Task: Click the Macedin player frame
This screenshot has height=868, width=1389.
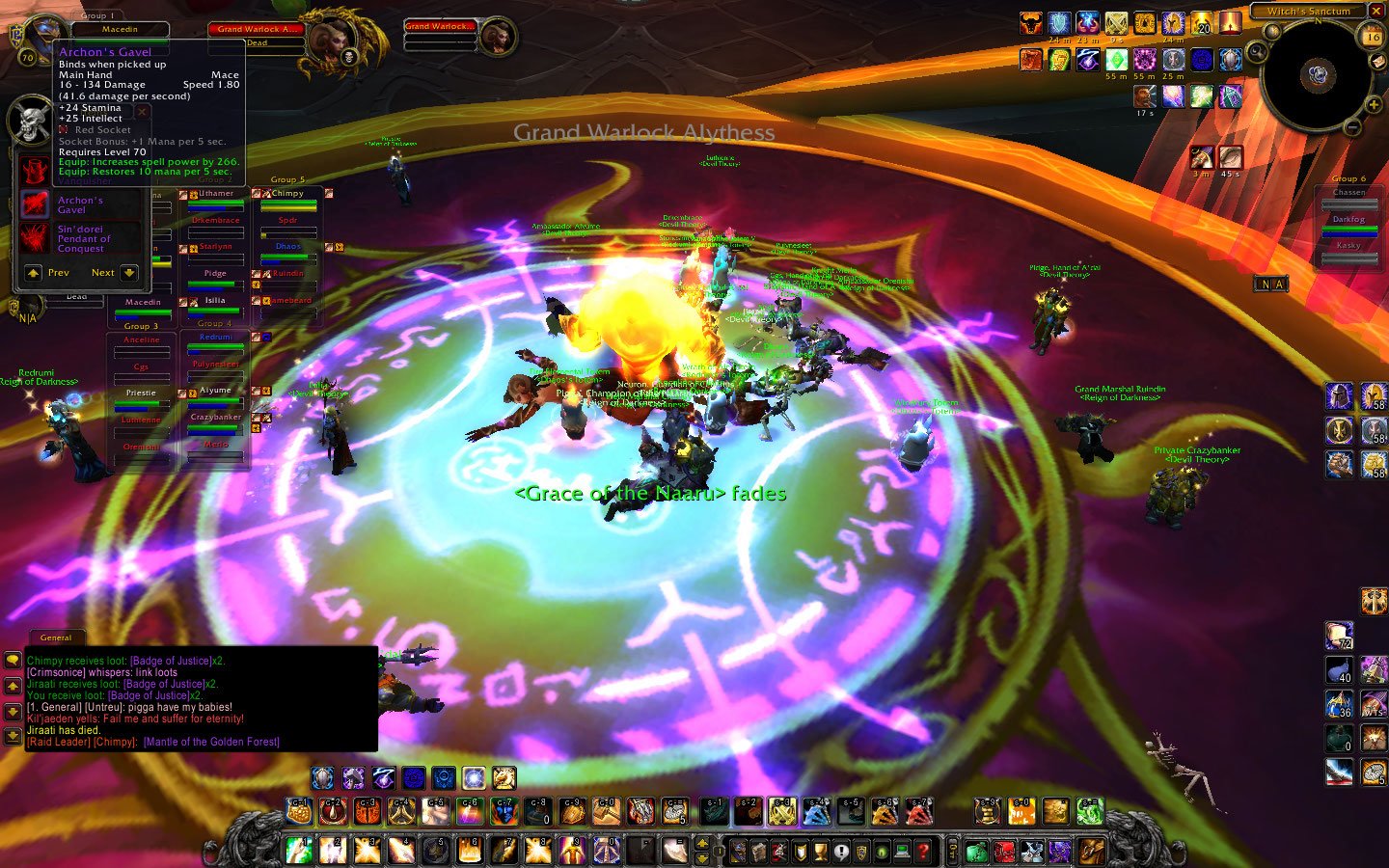Action: click(x=120, y=30)
